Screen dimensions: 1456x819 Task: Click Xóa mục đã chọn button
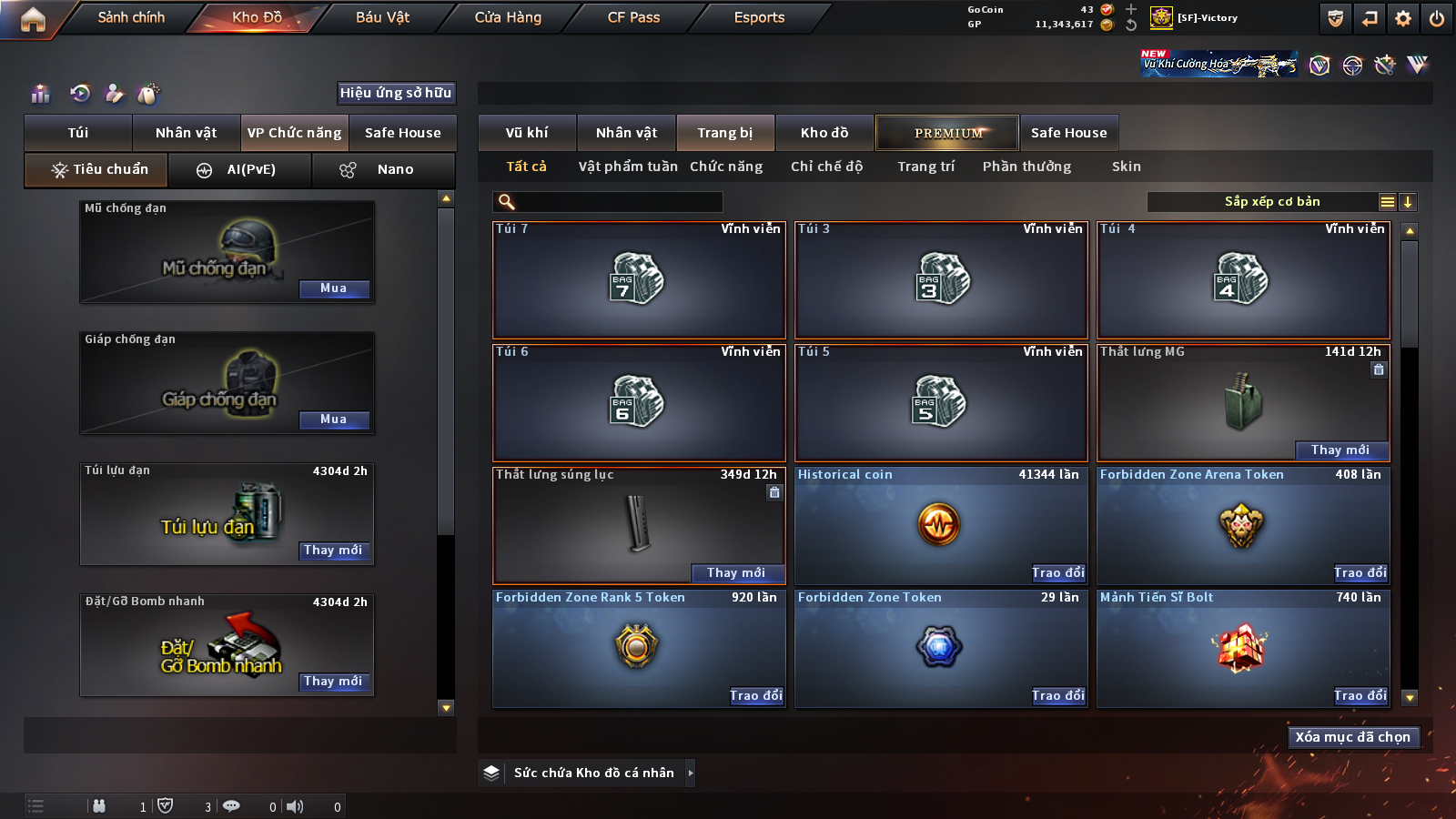[x=1353, y=737]
